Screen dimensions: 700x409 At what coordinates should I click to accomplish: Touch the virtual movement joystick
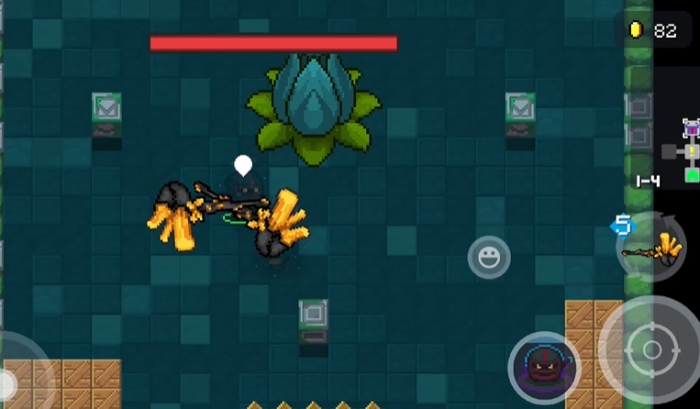click(x=12, y=383)
